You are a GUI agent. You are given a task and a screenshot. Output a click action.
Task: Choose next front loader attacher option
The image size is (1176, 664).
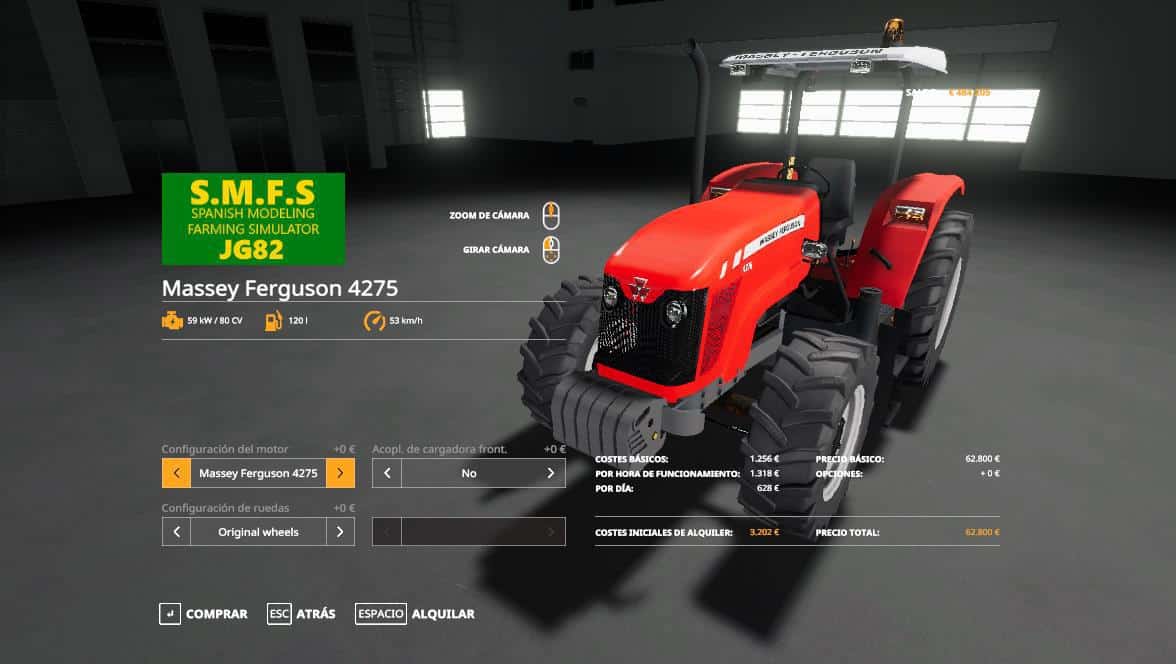click(x=550, y=473)
